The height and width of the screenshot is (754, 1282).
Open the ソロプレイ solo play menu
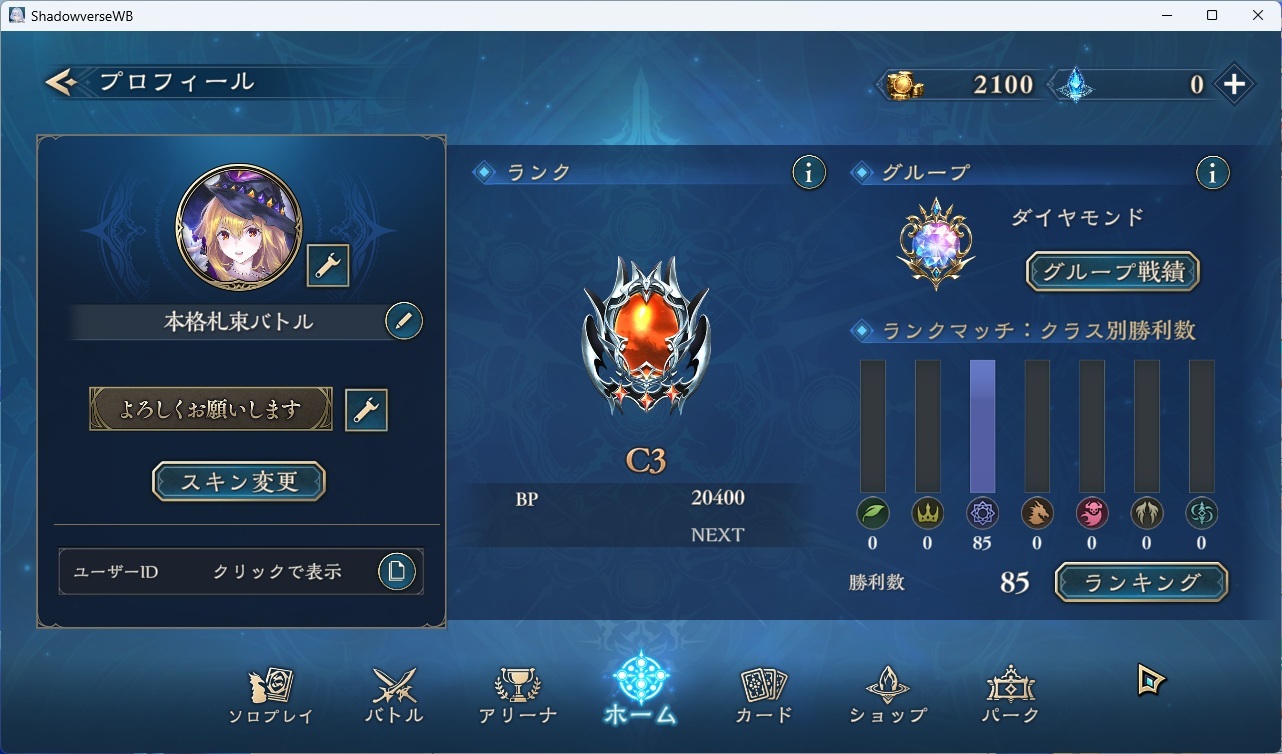point(271,696)
